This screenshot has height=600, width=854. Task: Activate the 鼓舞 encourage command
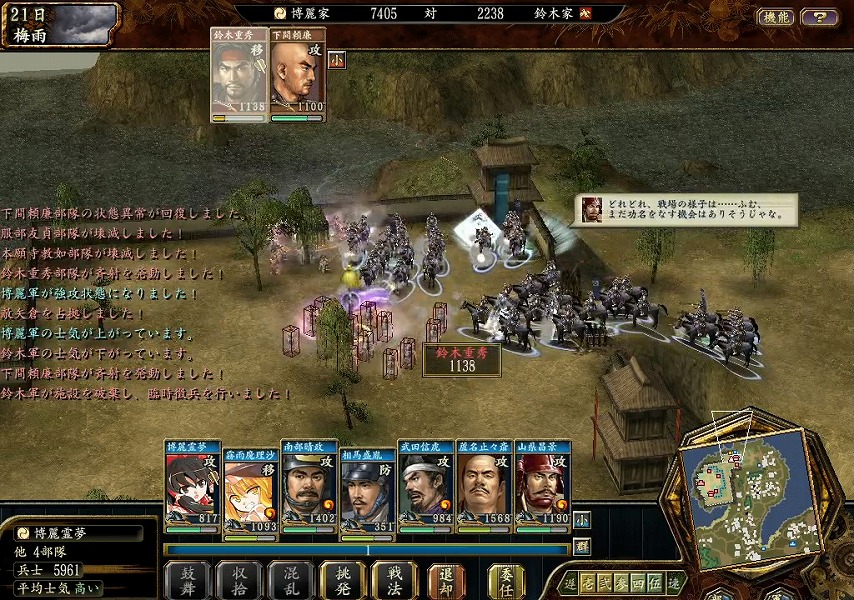187,579
